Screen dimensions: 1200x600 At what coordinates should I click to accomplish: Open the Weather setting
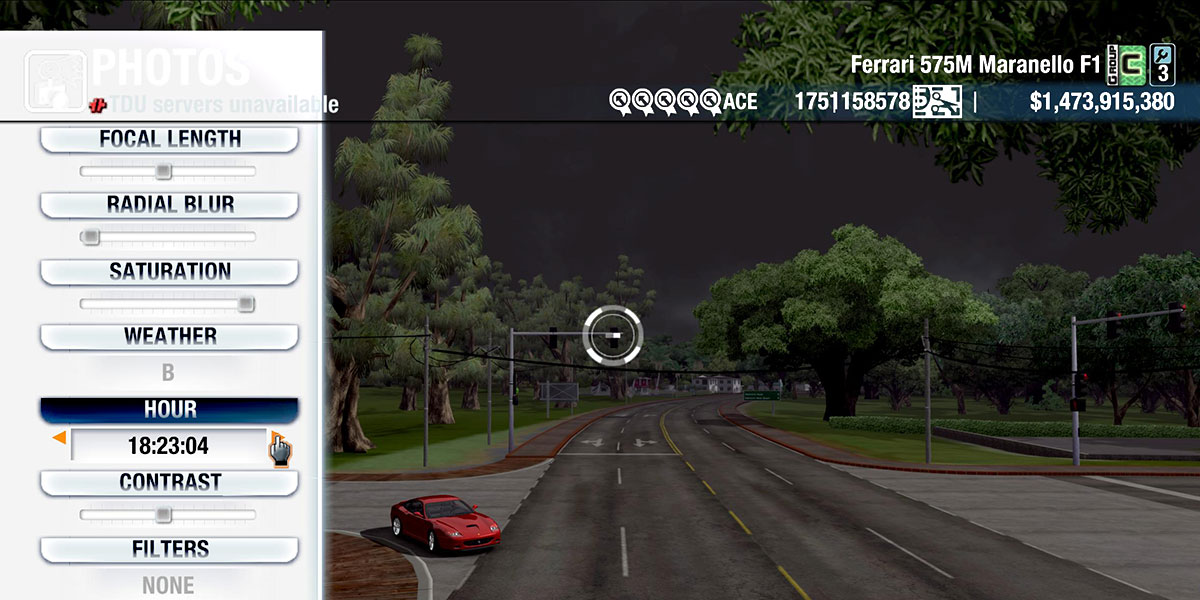point(169,336)
